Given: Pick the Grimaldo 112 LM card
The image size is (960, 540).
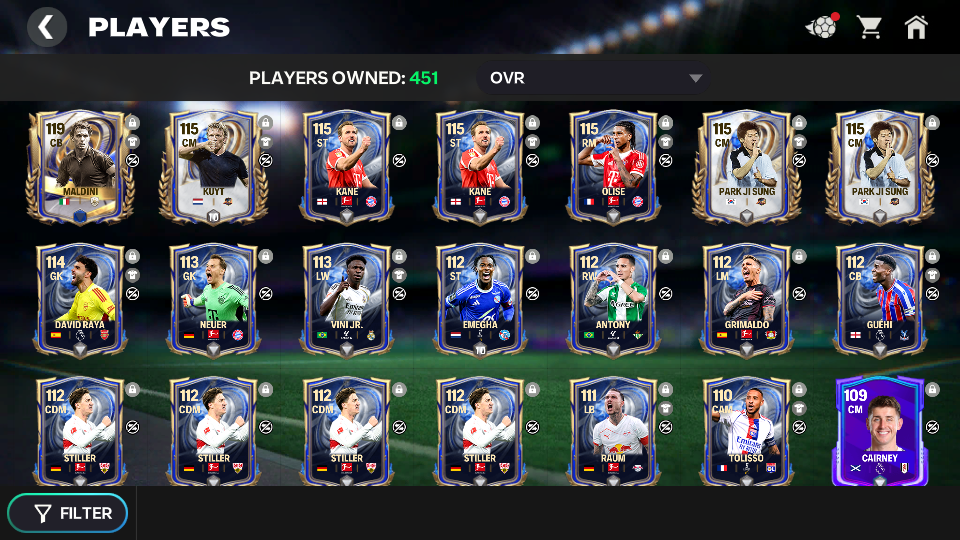Looking at the screenshot, I should pos(745,299).
